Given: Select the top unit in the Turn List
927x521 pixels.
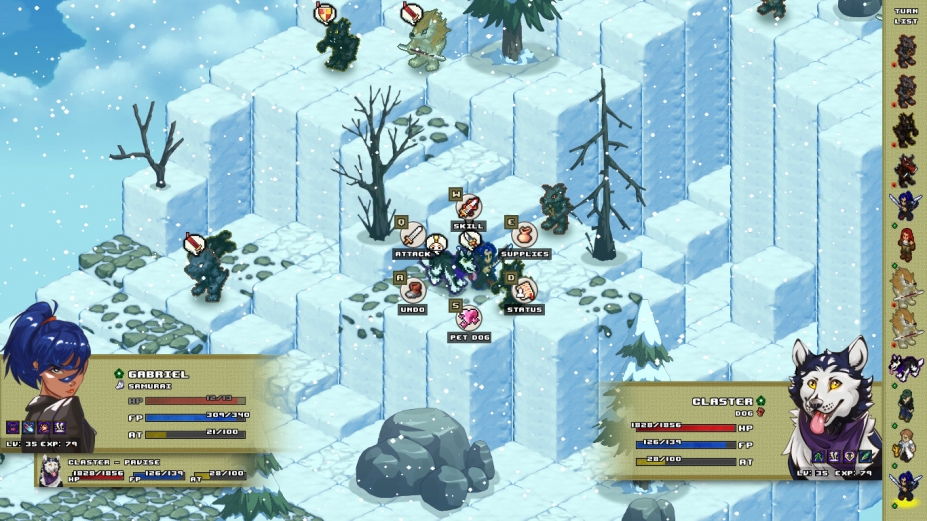Looking at the screenshot, I should click(906, 50).
